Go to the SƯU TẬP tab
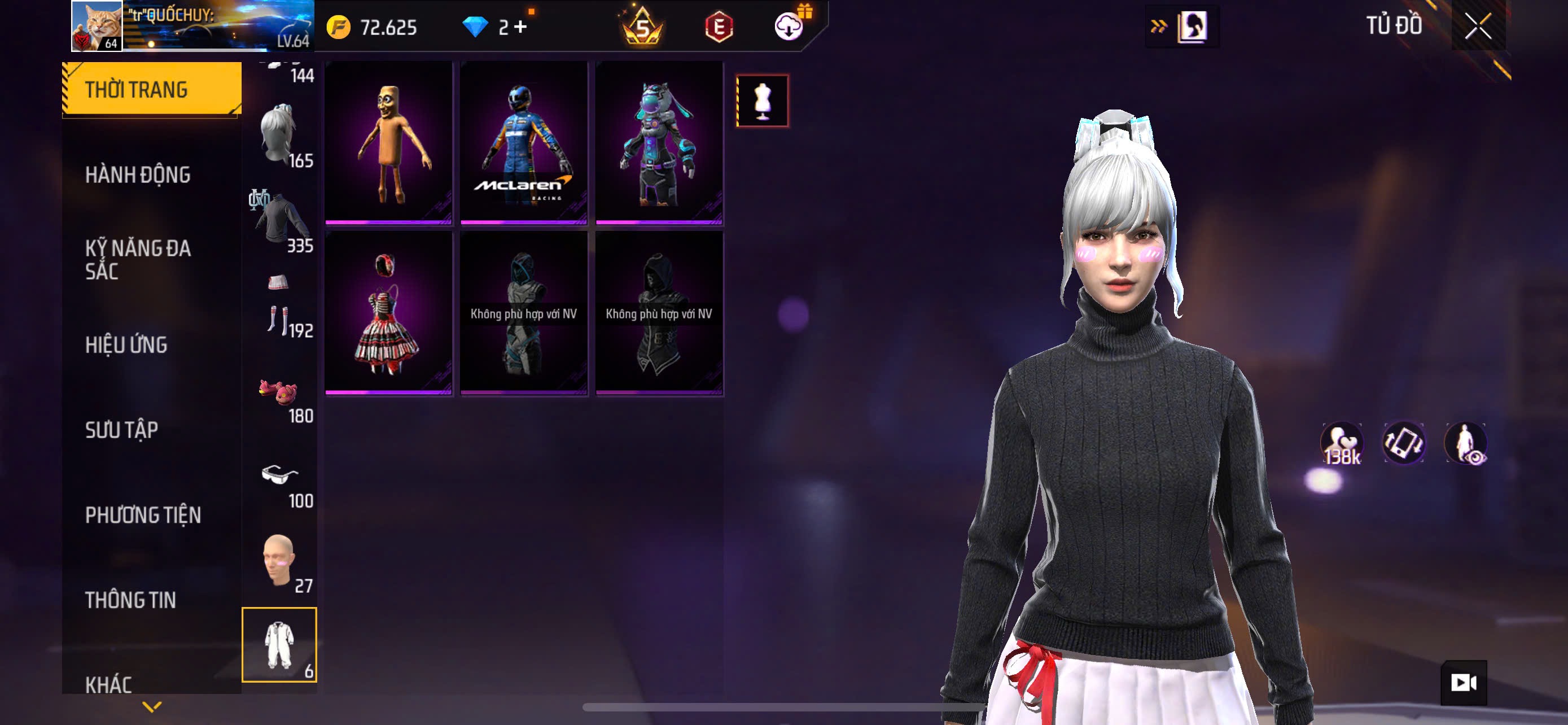Viewport: 1568px width, 725px height. click(x=122, y=430)
